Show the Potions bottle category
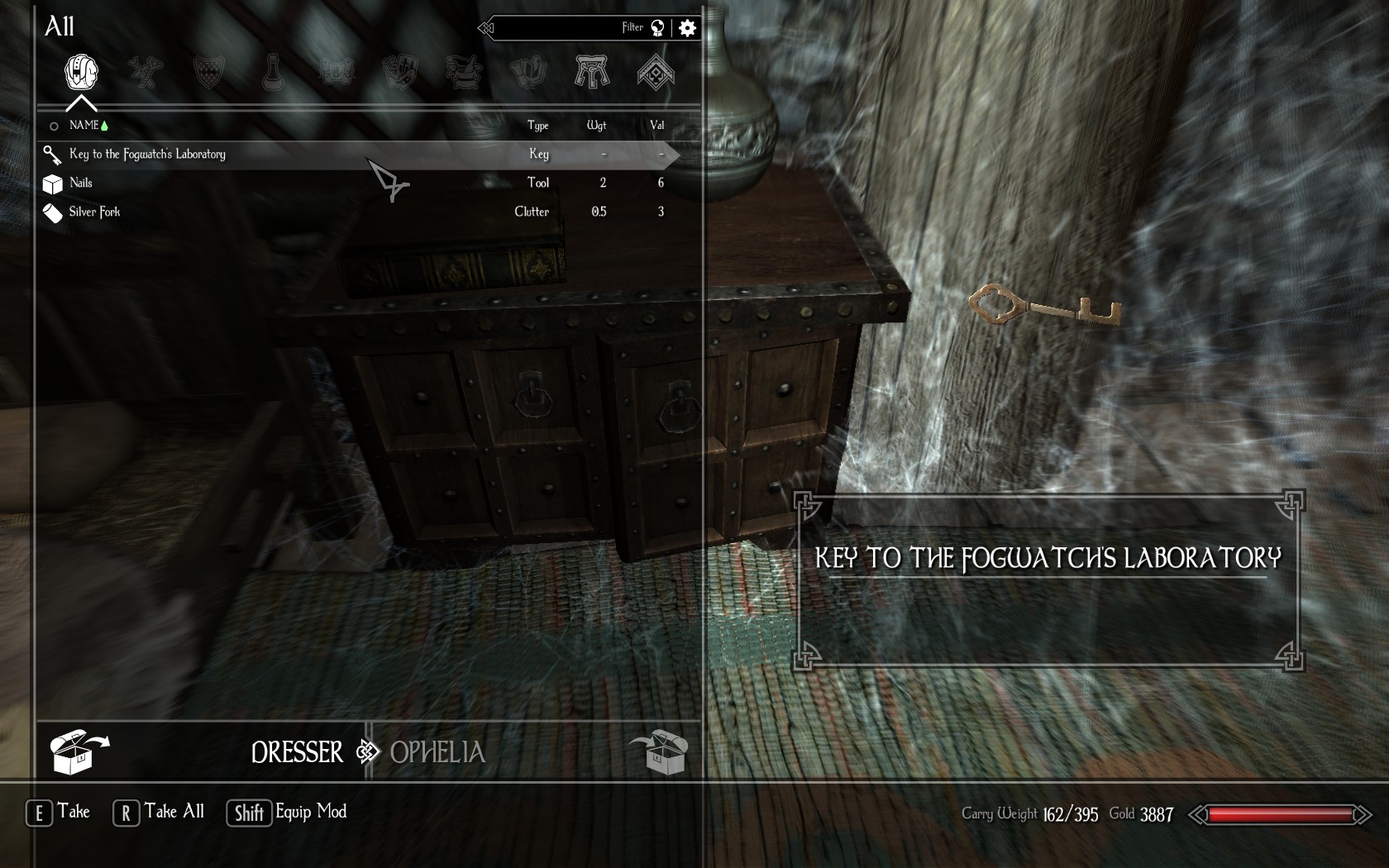Screen dimensions: 1389x868 [272, 74]
